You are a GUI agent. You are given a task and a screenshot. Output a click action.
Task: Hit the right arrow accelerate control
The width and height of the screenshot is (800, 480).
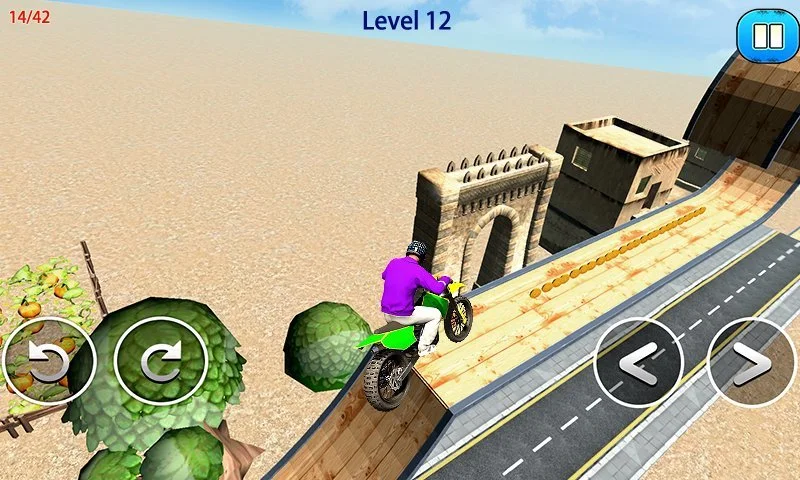[x=753, y=362]
